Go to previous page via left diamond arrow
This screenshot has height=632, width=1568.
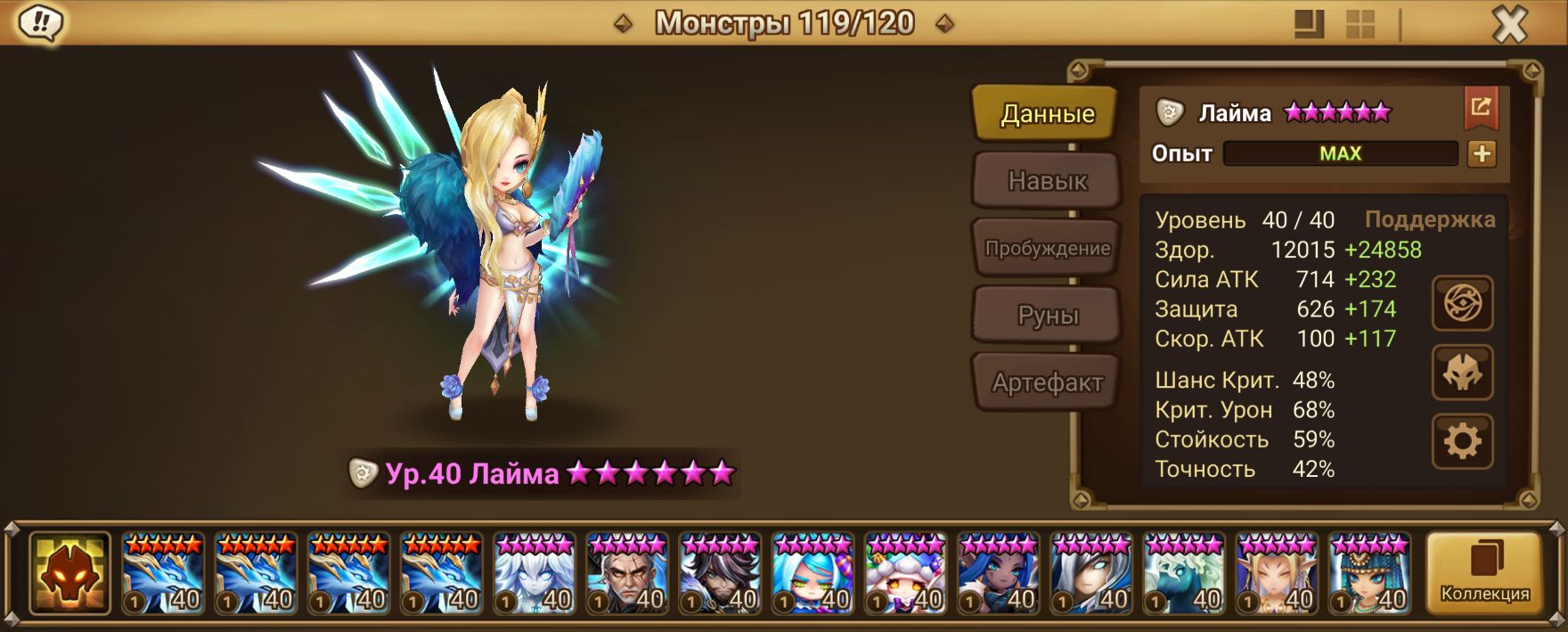tap(624, 24)
